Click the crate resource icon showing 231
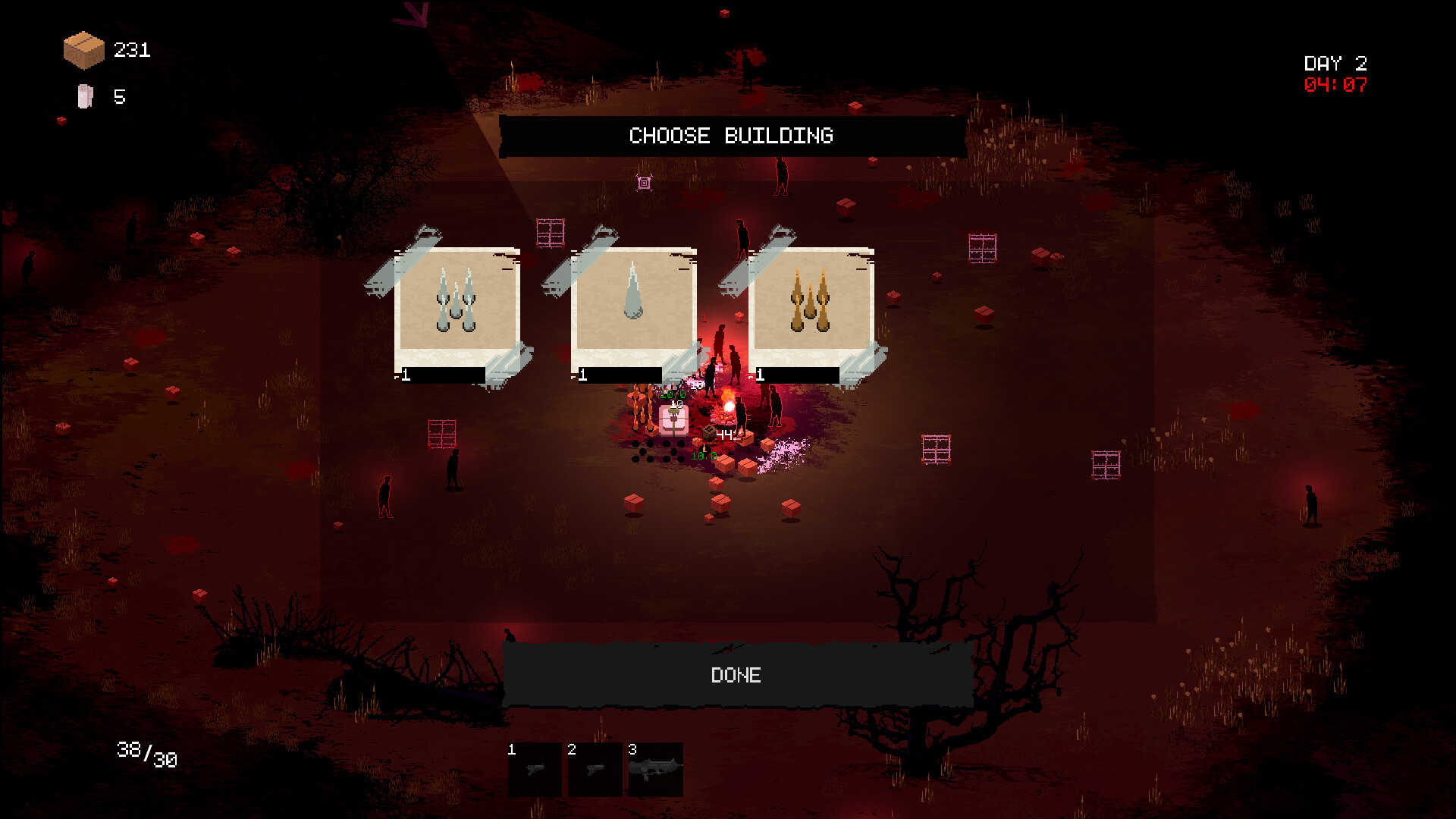The height and width of the screenshot is (819, 1456). coord(83,50)
